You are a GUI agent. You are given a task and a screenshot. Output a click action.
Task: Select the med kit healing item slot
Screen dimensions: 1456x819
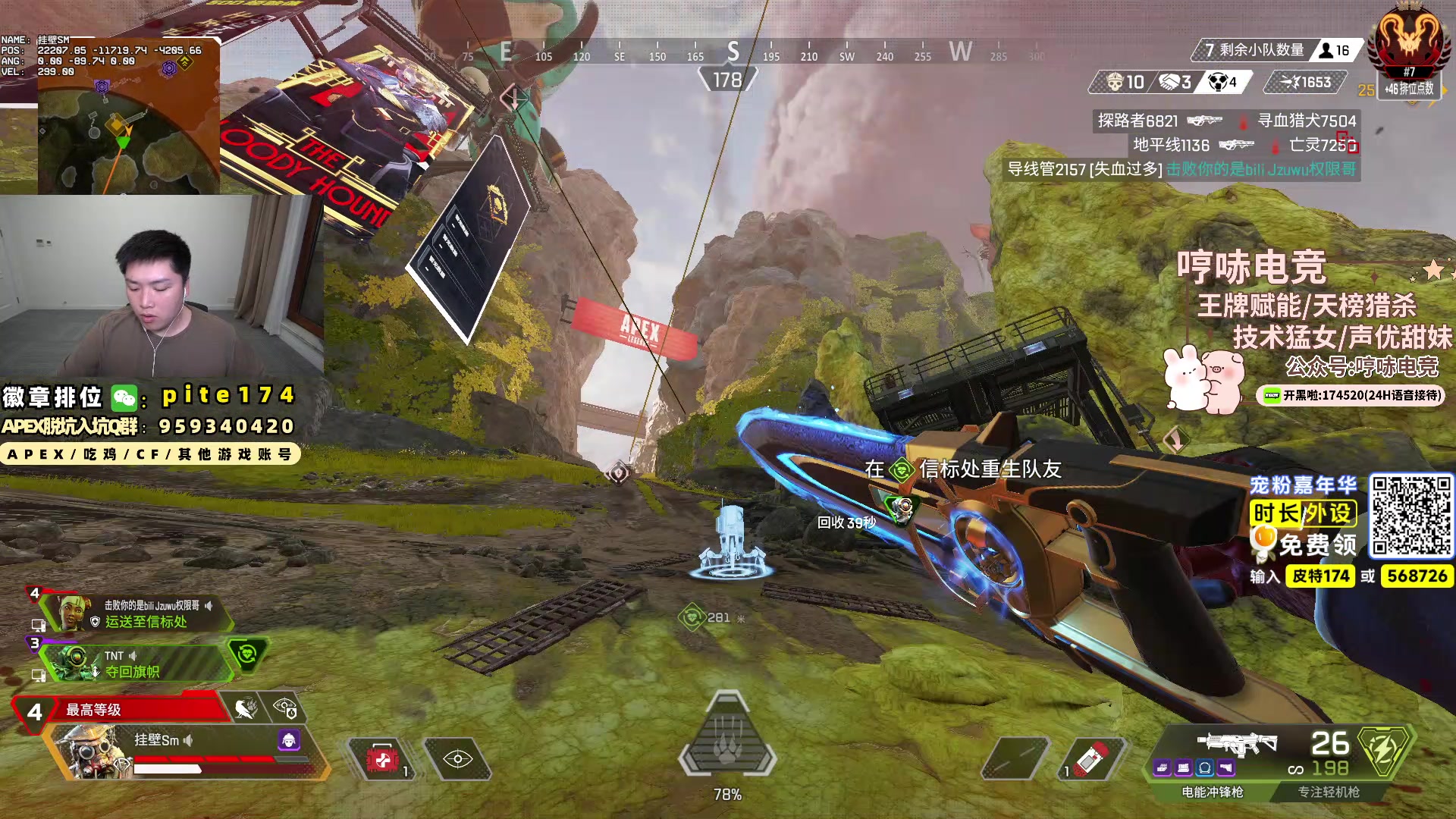(381, 759)
